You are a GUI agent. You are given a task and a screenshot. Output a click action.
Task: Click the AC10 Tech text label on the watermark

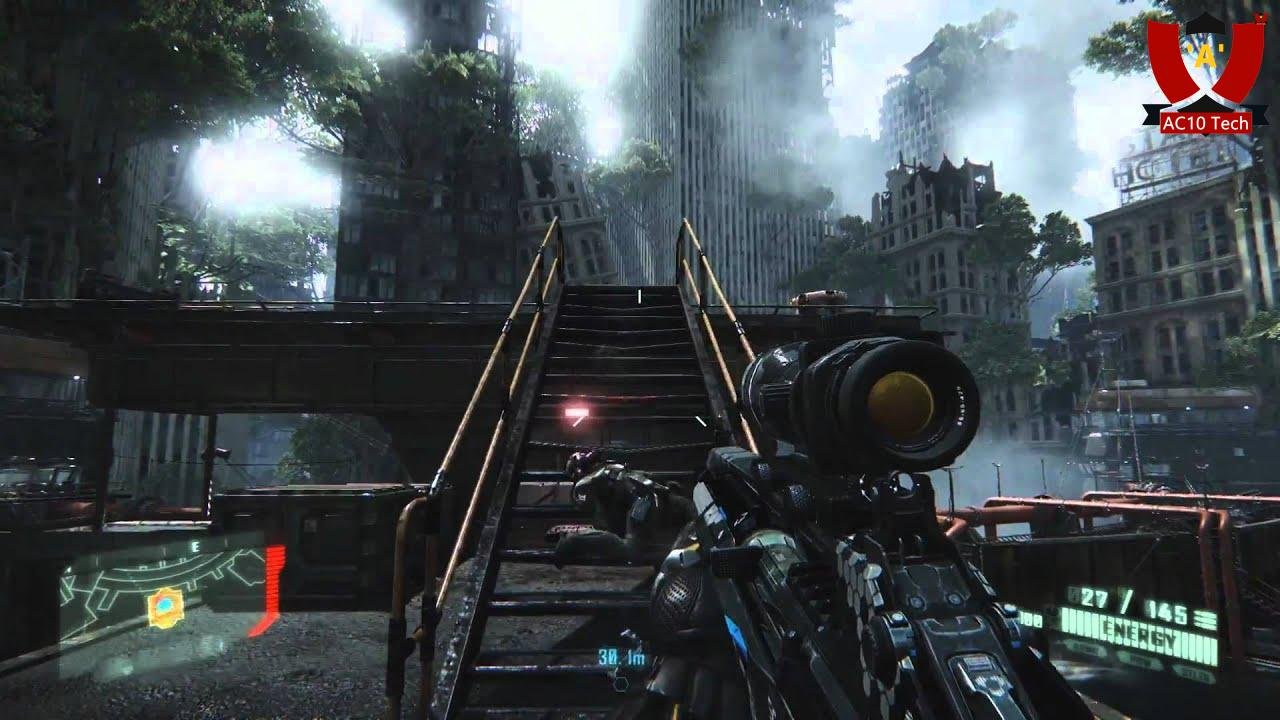pyautogui.click(x=1205, y=122)
